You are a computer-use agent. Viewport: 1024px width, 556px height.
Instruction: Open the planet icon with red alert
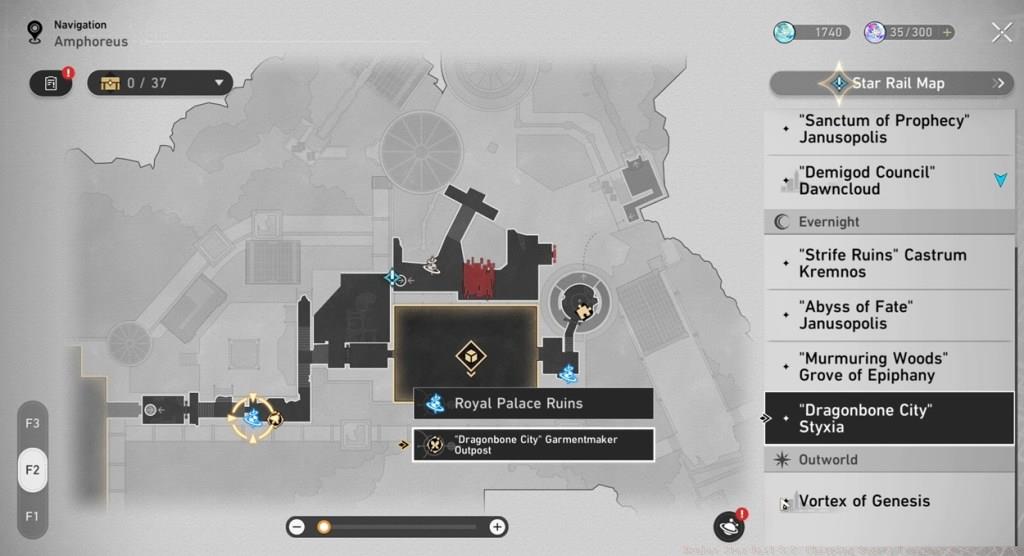tap(728, 527)
